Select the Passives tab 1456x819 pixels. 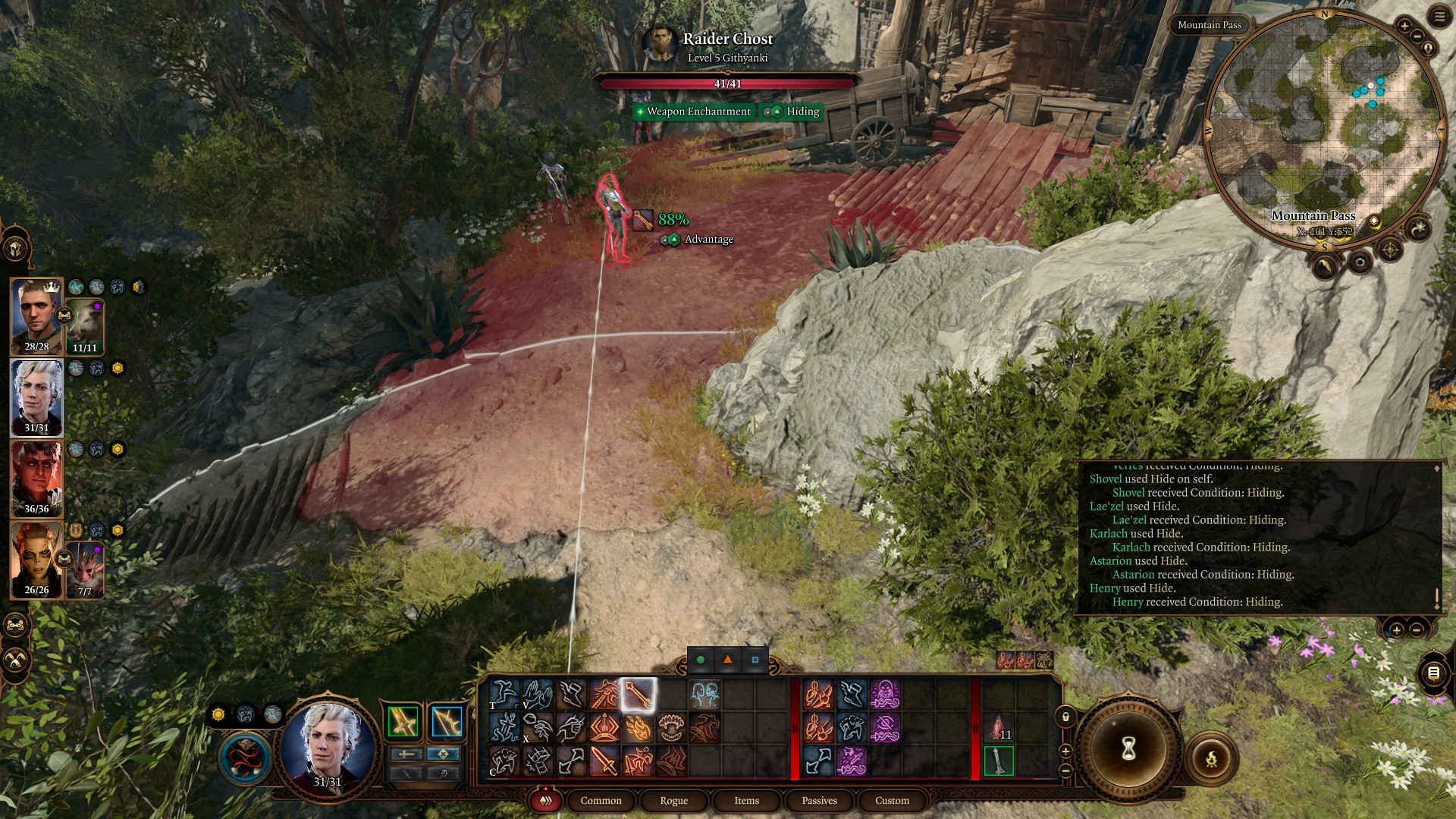tap(819, 800)
